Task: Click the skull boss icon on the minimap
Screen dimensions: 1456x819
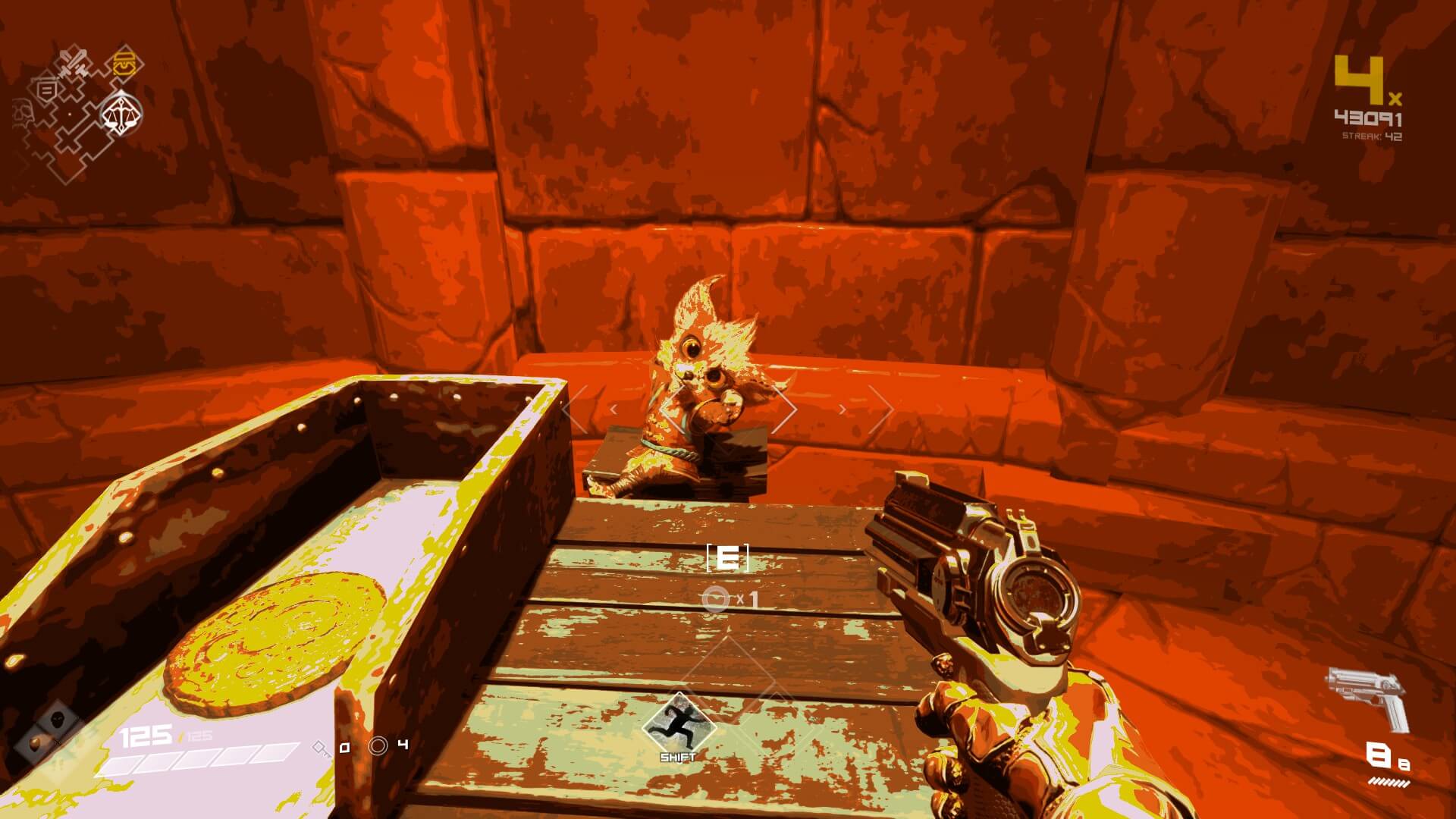Action: (x=23, y=112)
